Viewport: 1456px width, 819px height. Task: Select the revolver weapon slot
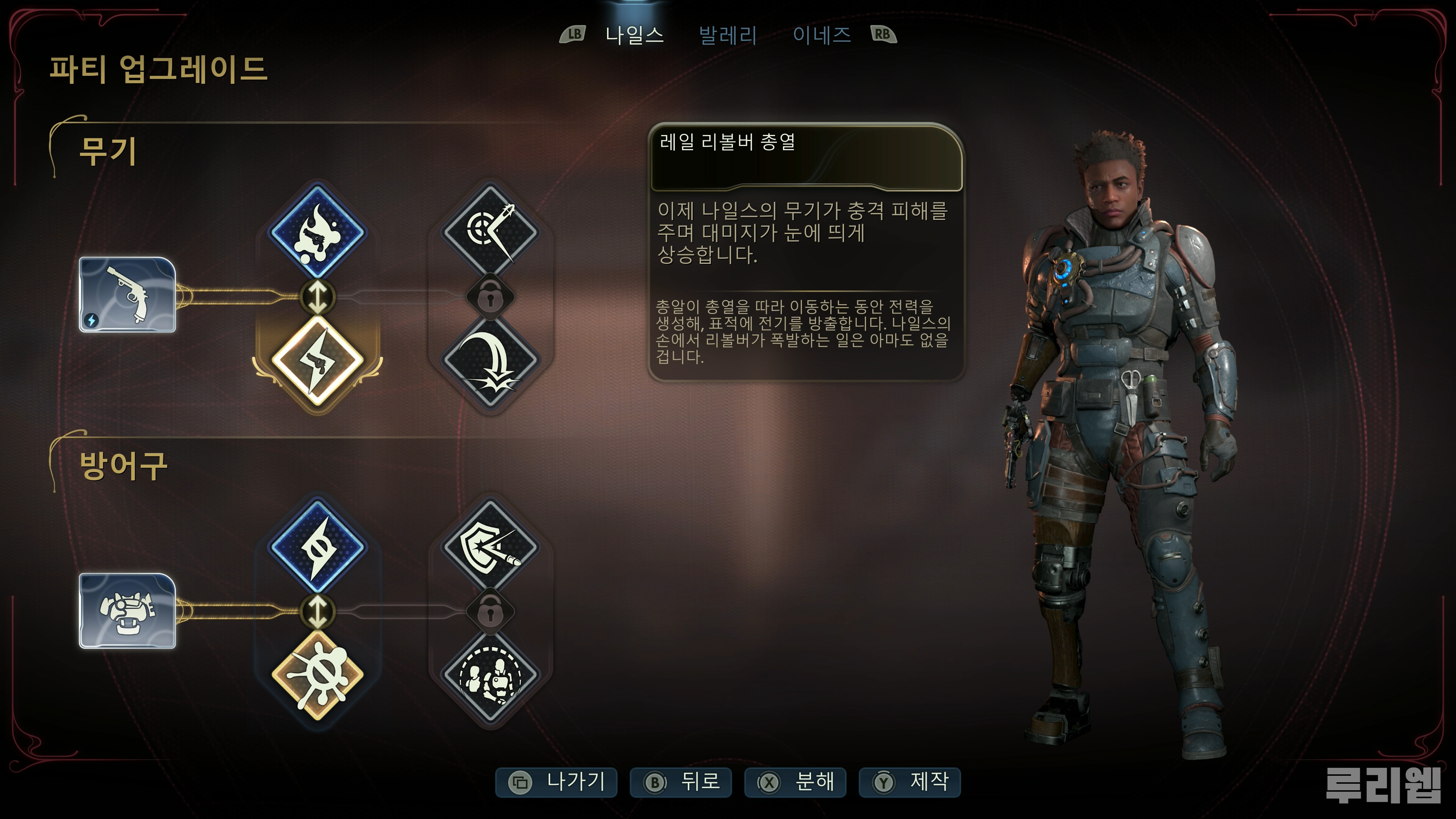tap(127, 295)
